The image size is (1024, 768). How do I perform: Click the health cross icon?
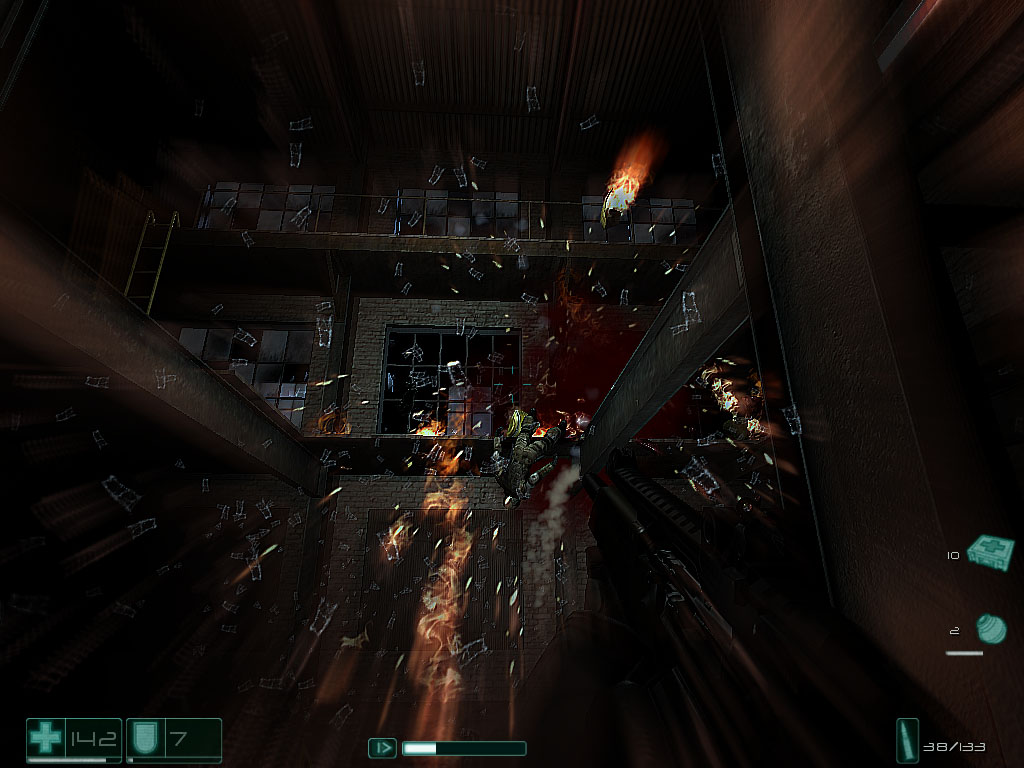pos(45,740)
